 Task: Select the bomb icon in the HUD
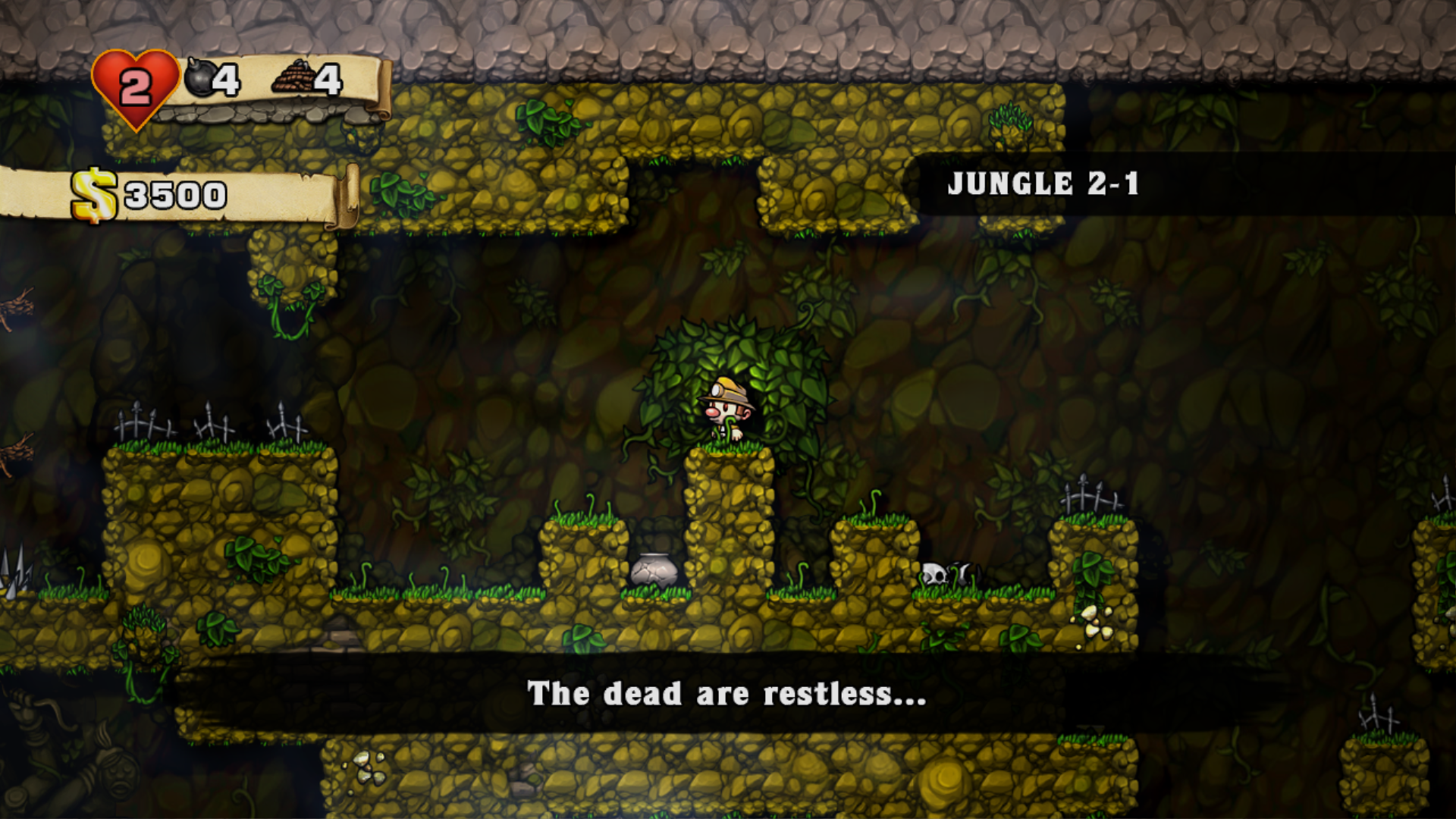click(x=200, y=78)
